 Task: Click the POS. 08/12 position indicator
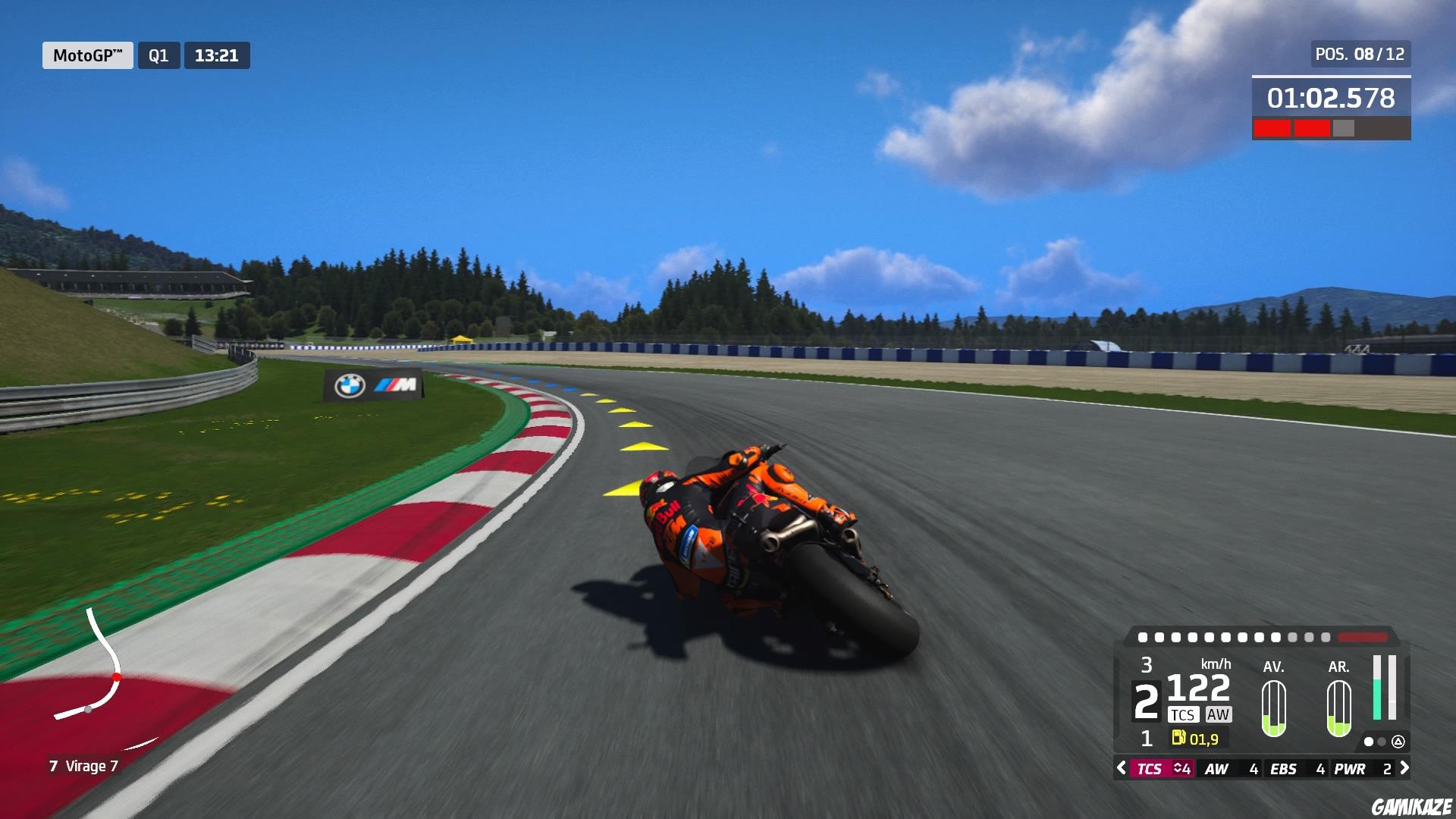(x=1361, y=53)
